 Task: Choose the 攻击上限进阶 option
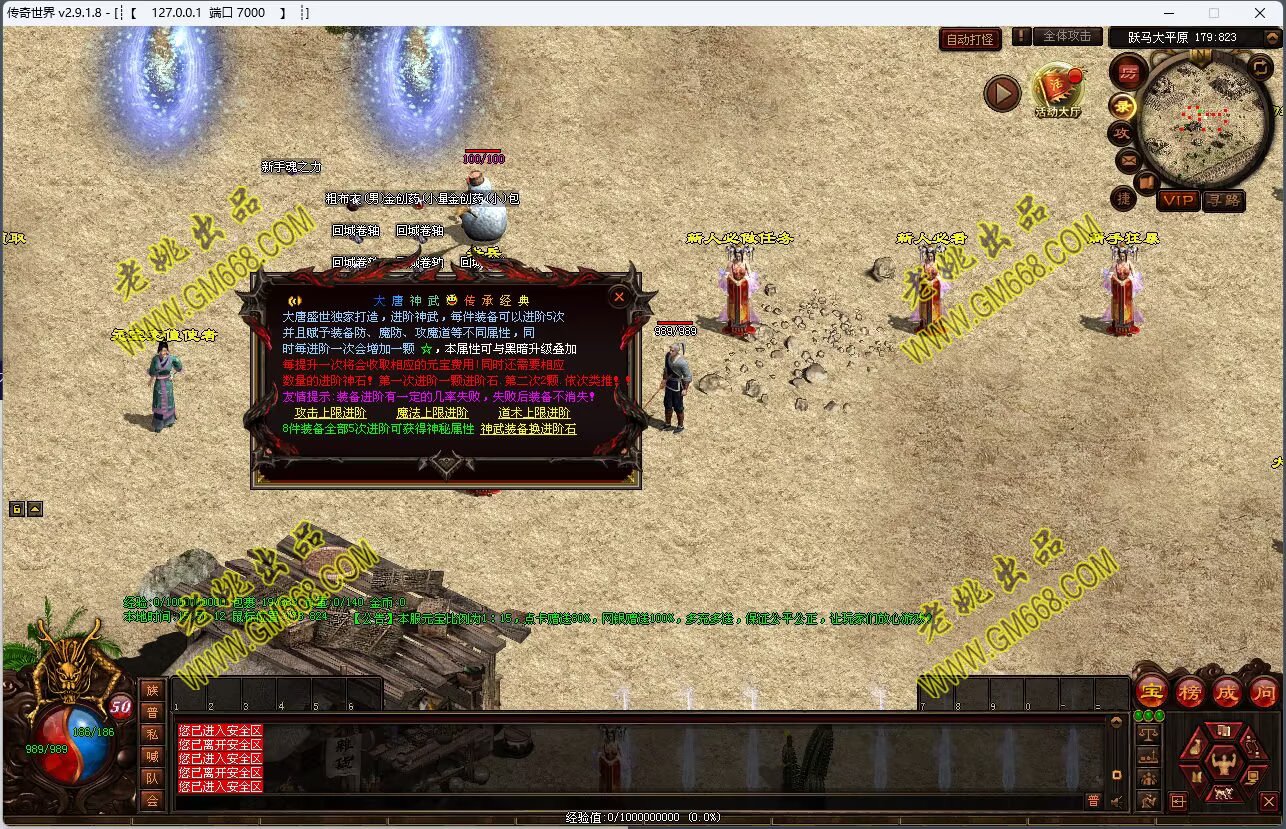[330, 413]
